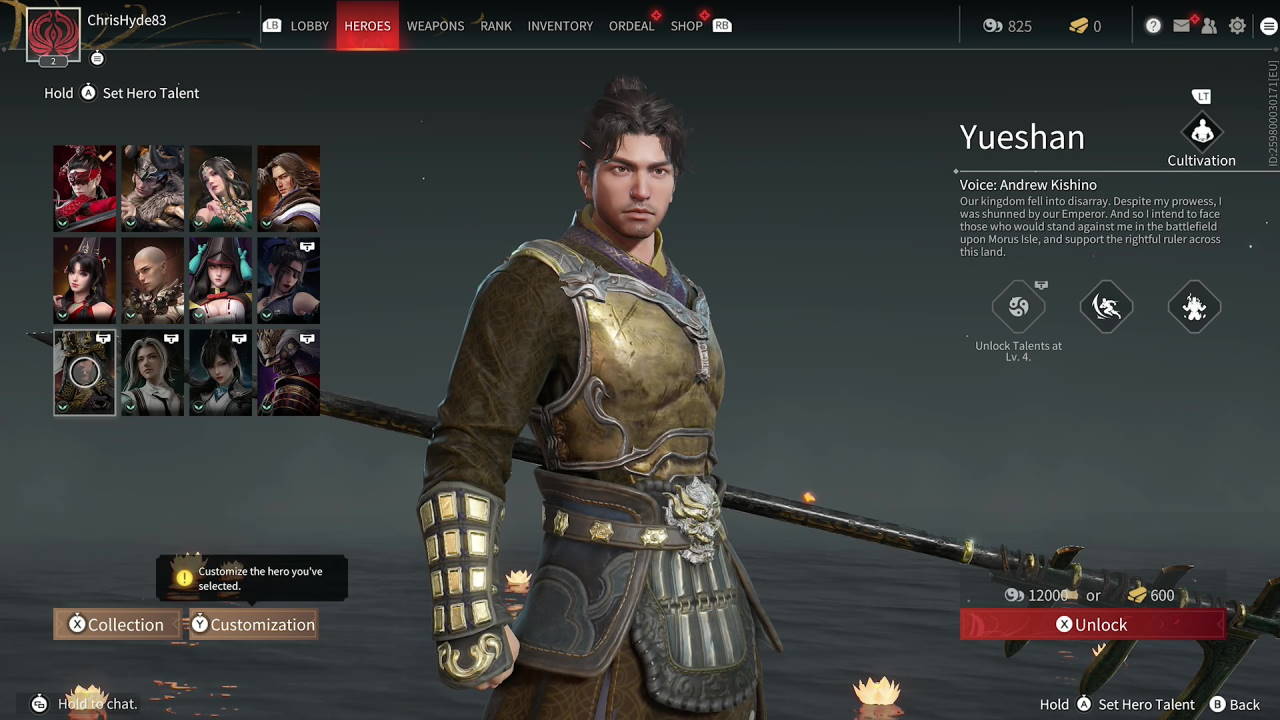Switch to the WEAPONS tab
This screenshot has height=720, width=1280.
(435, 26)
